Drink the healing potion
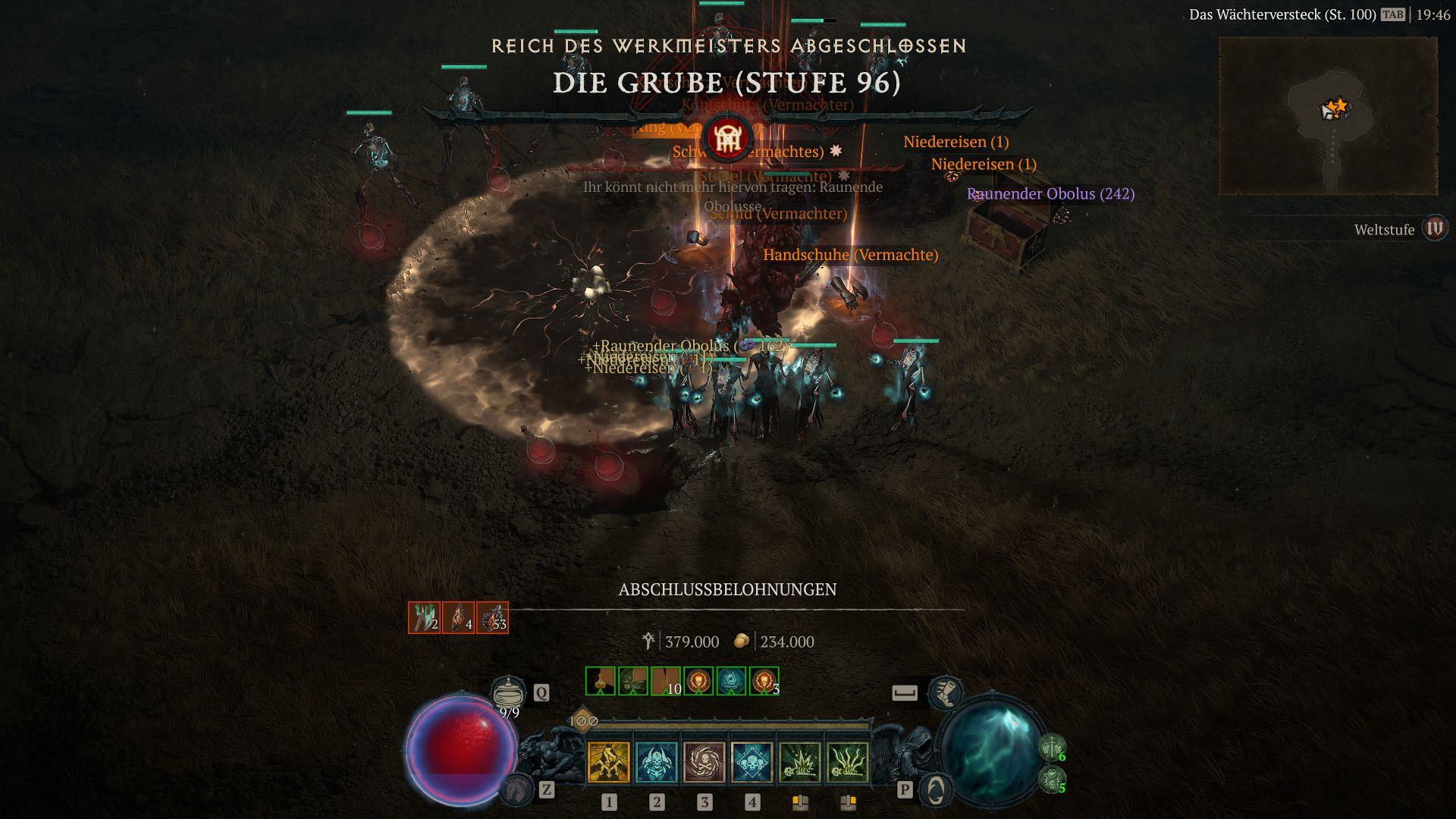1456x819 pixels. [x=509, y=693]
